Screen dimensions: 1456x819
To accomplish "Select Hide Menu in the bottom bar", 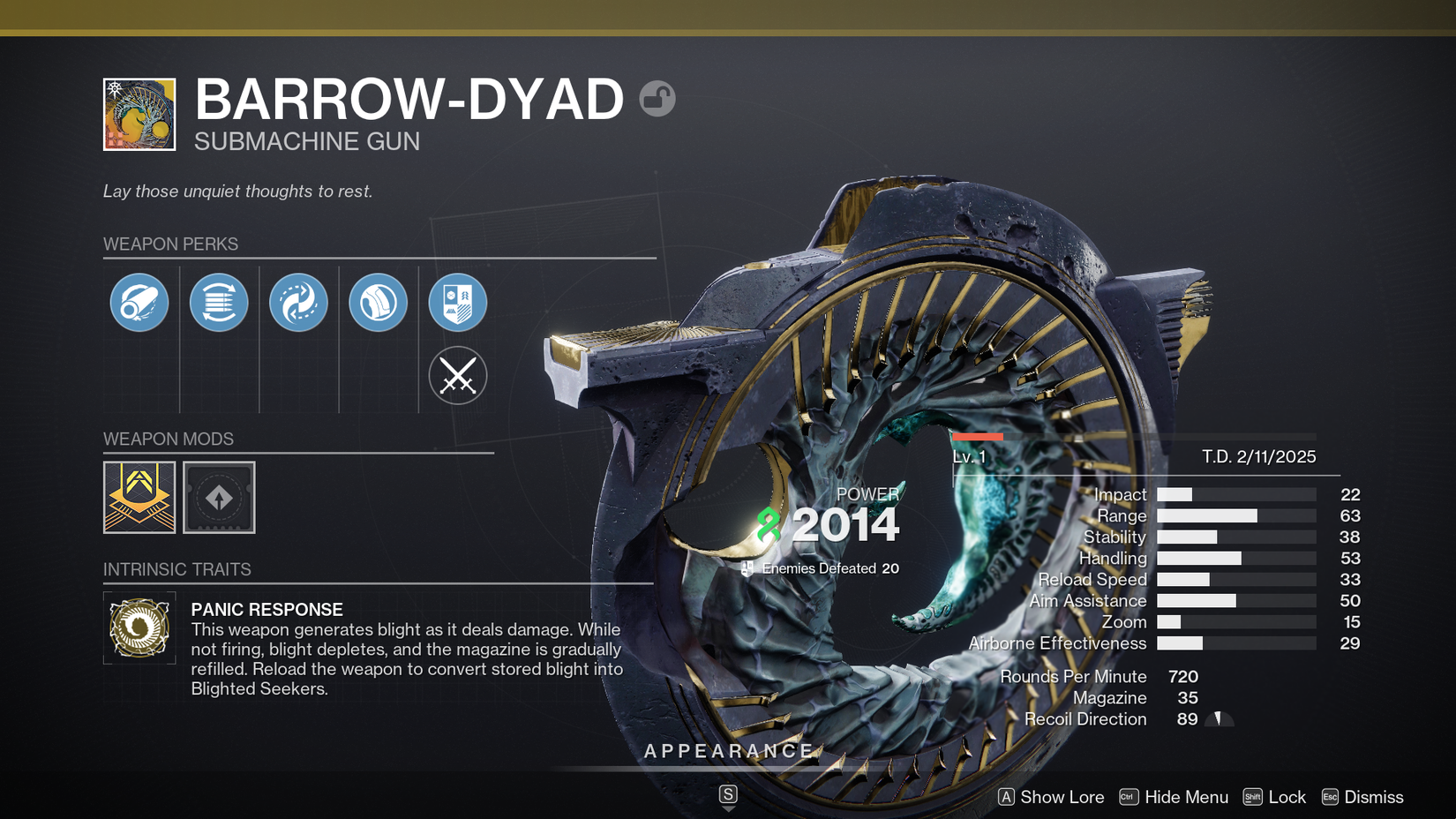I will 1186,796.
